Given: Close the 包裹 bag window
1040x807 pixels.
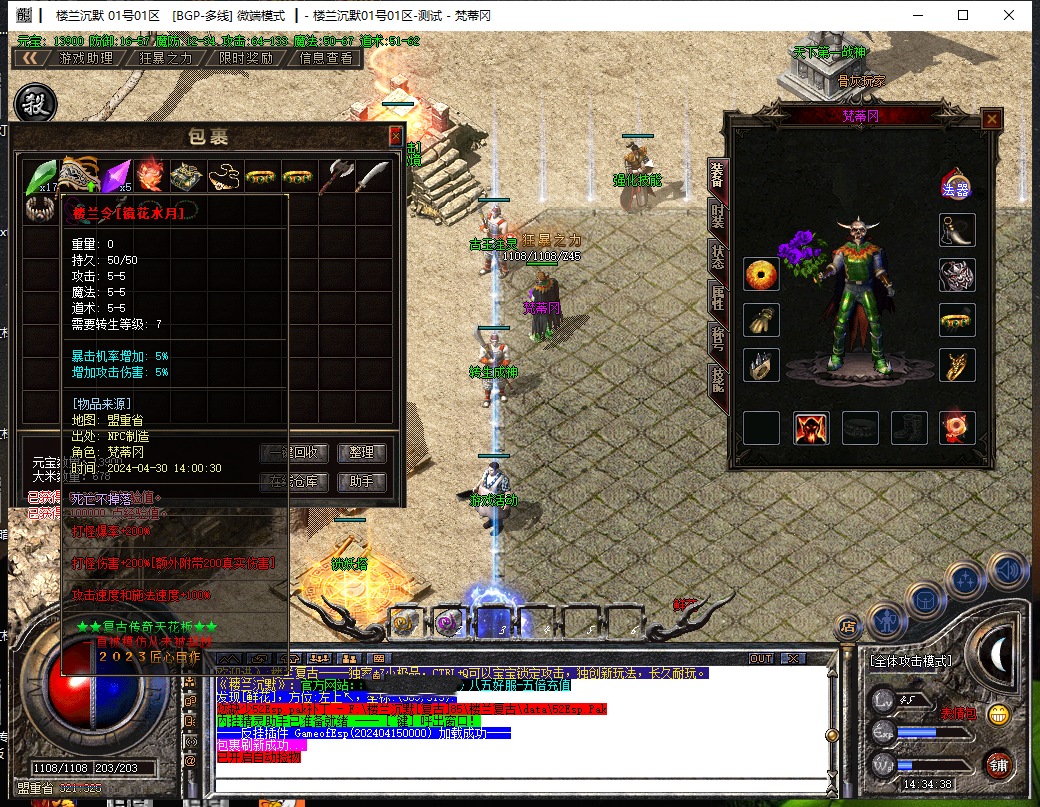Looking at the screenshot, I should point(395,136).
